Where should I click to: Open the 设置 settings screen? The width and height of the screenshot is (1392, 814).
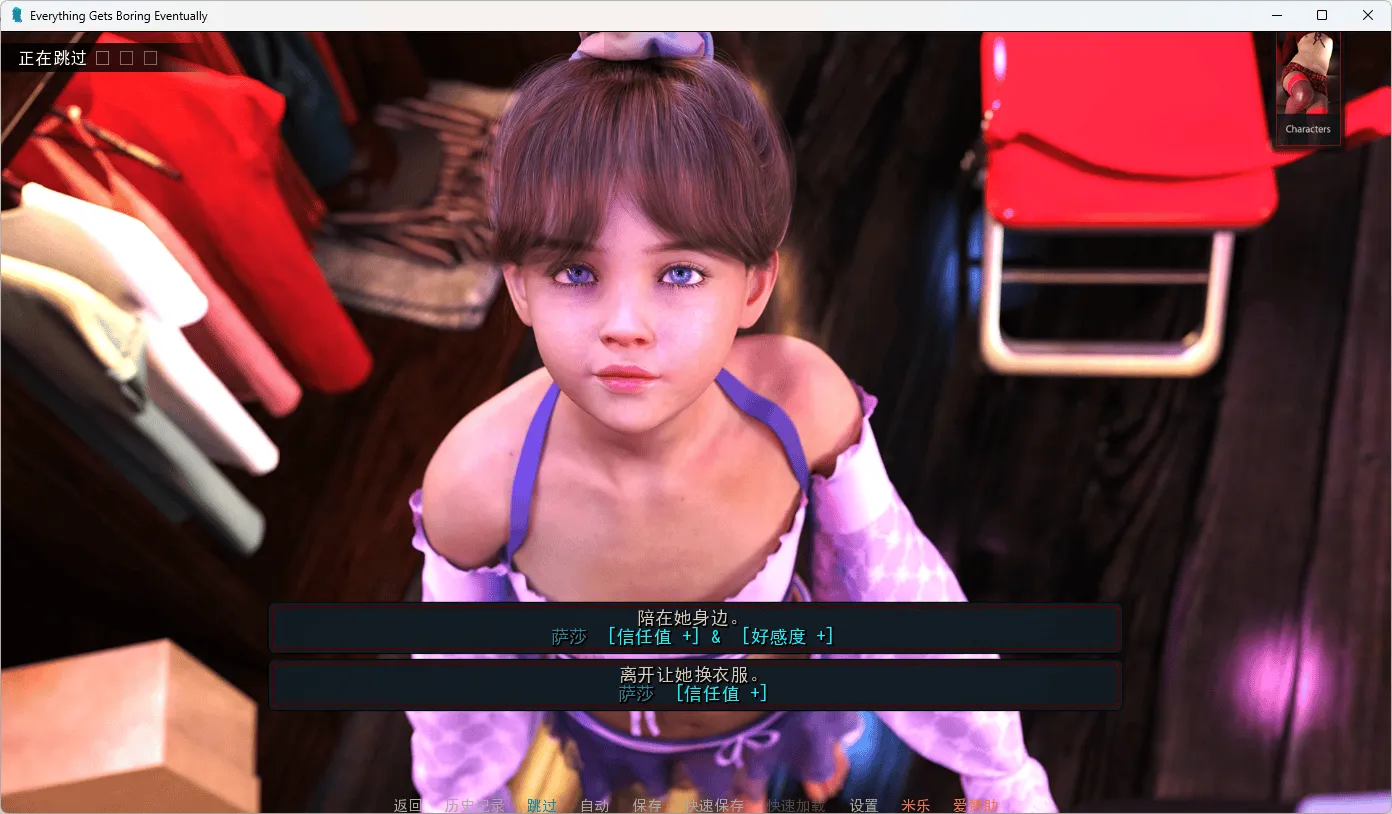(862, 804)
